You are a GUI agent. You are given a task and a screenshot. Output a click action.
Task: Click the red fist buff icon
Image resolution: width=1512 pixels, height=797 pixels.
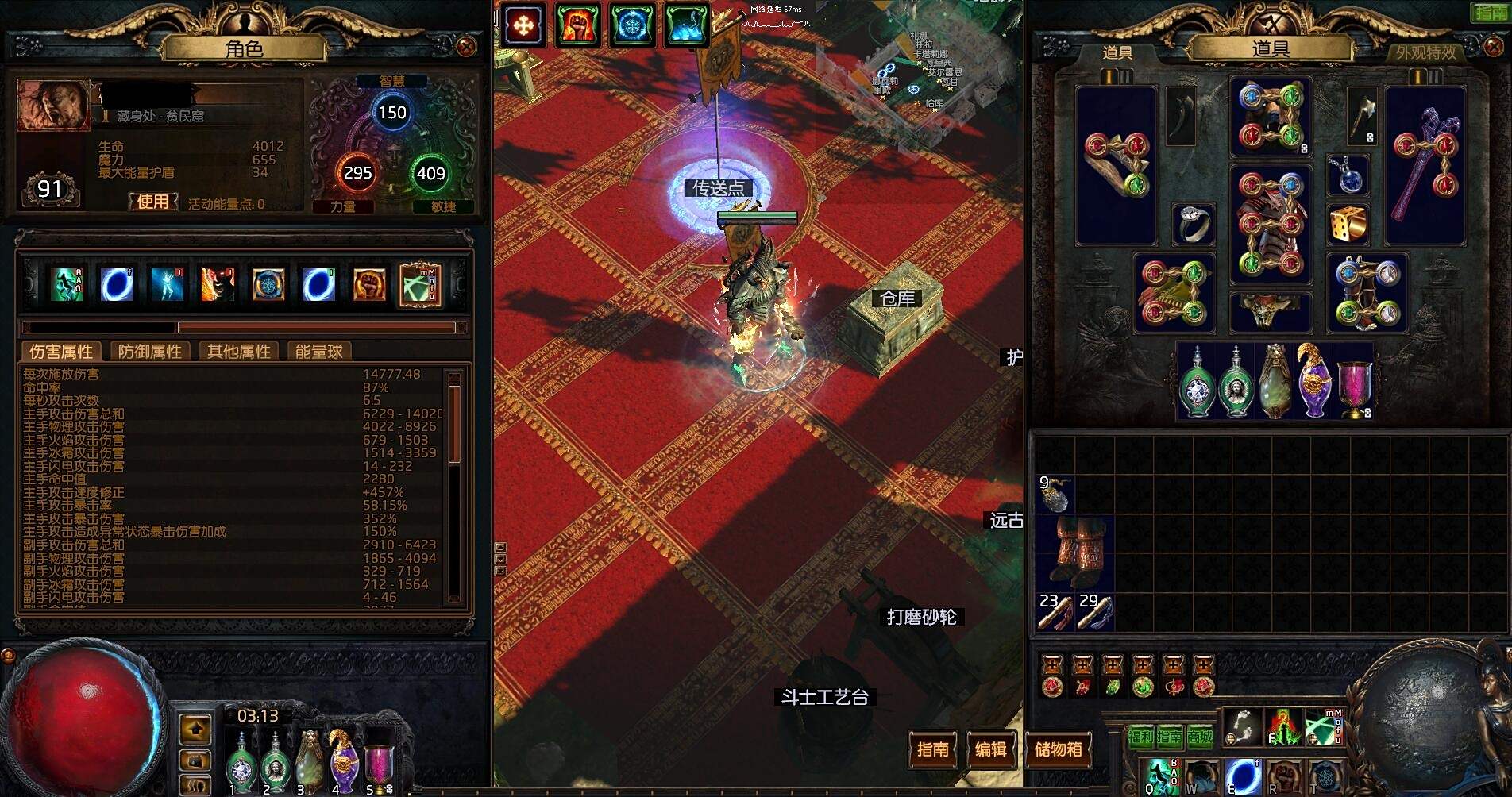tap(576, 25)
